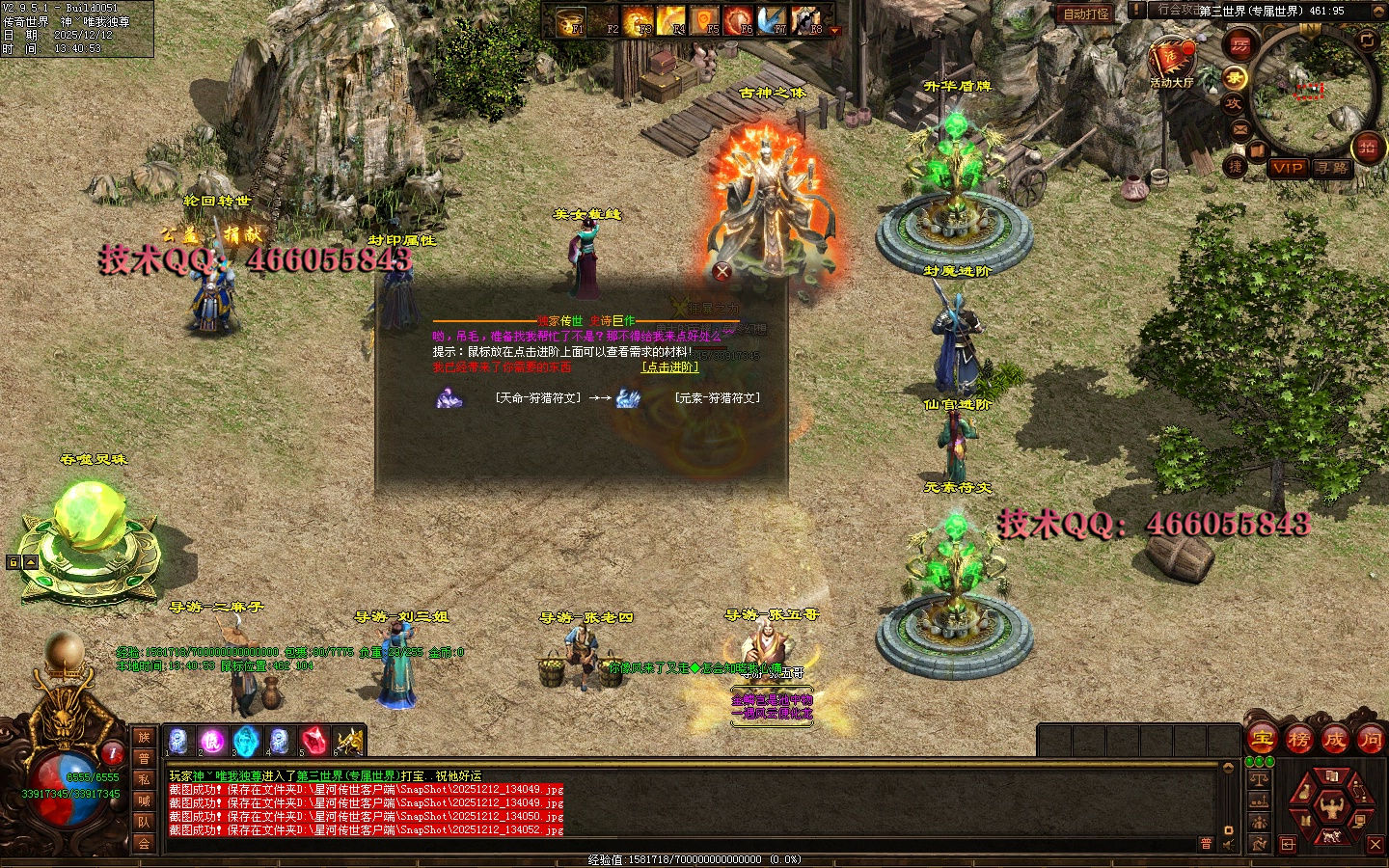The image size is (1389, 868).
Task: Activate 寻路 pathfinding button
Action: [x=1332, y=168]
